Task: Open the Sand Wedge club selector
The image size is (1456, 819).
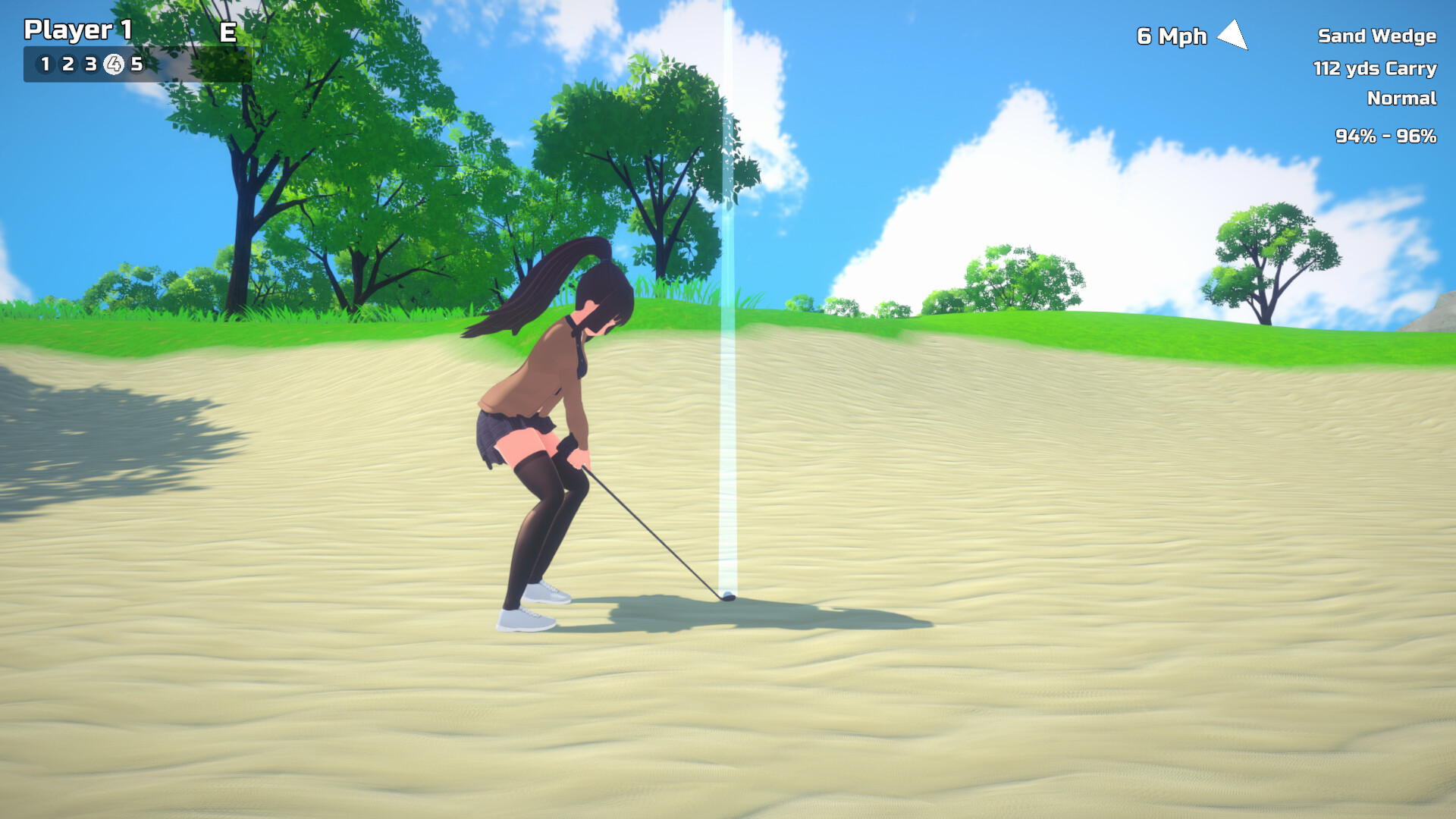Action: click(x=1377, y=36)
